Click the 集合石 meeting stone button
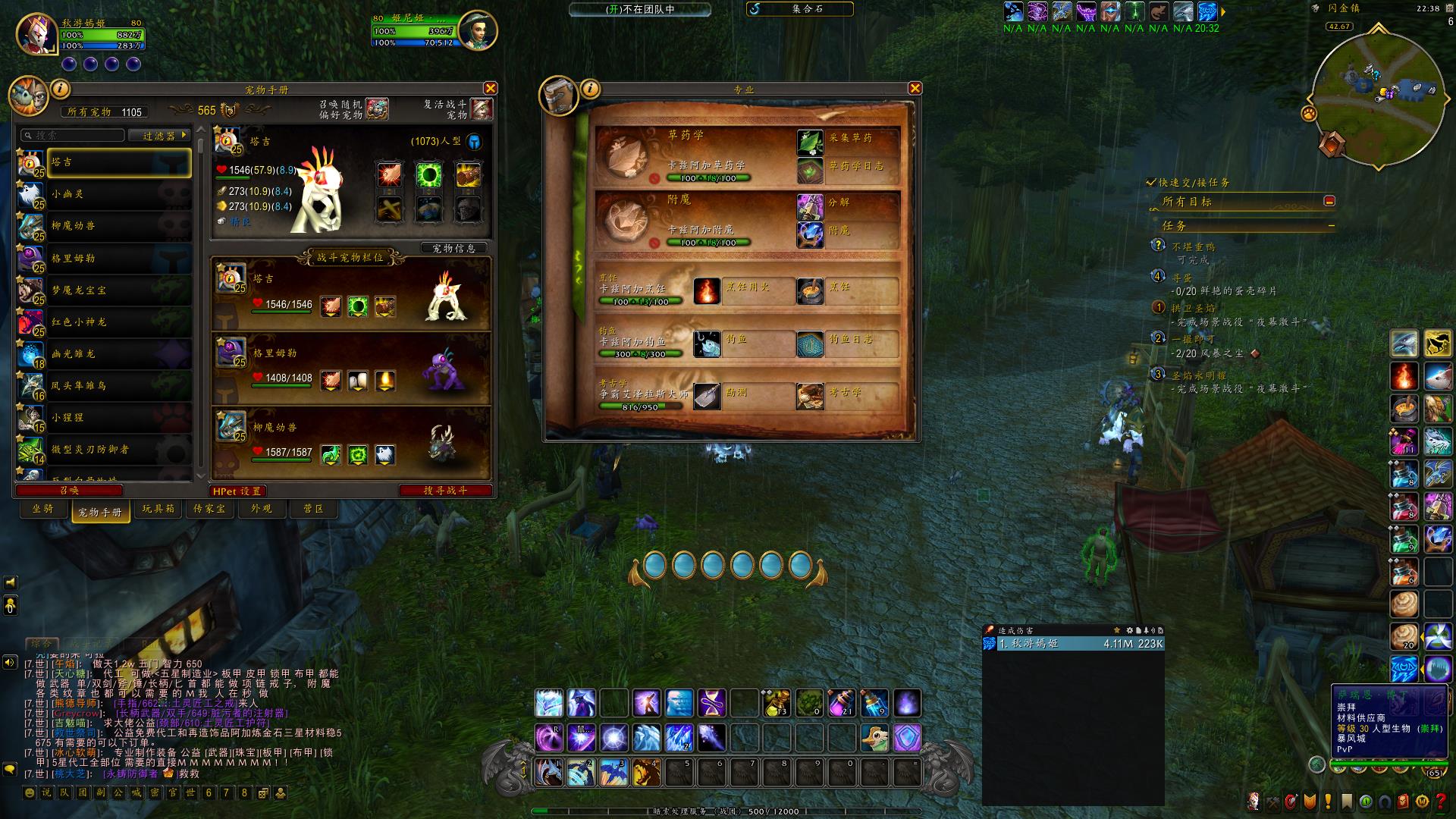 coord(801,9)
